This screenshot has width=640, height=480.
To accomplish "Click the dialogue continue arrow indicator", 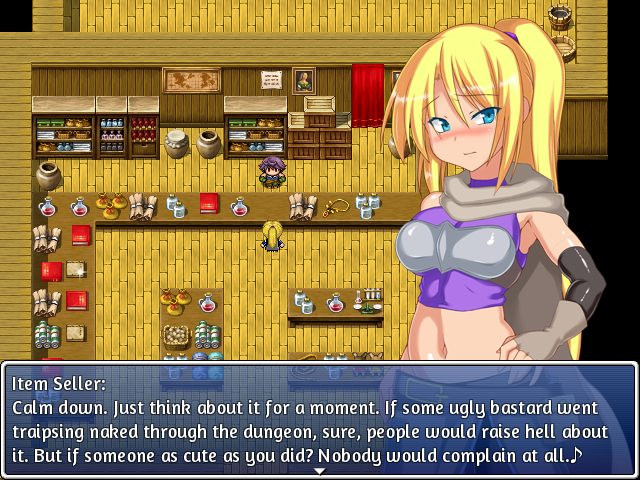I will click(x=319, y=470).
